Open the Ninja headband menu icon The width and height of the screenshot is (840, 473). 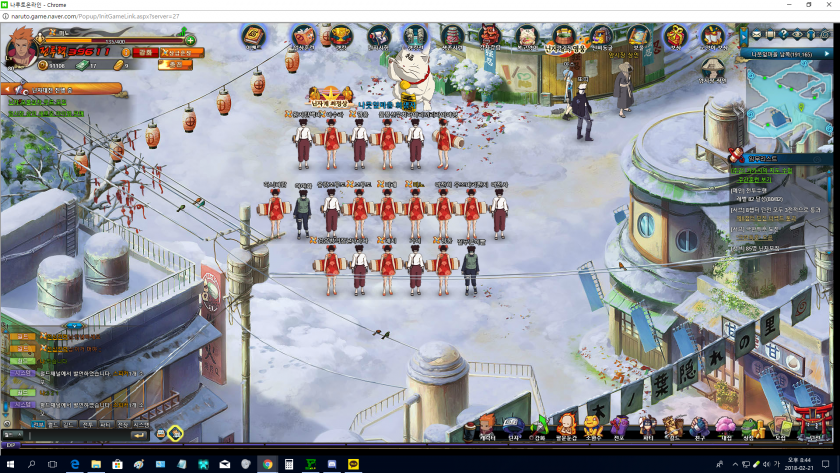click(x=513, y=424)
